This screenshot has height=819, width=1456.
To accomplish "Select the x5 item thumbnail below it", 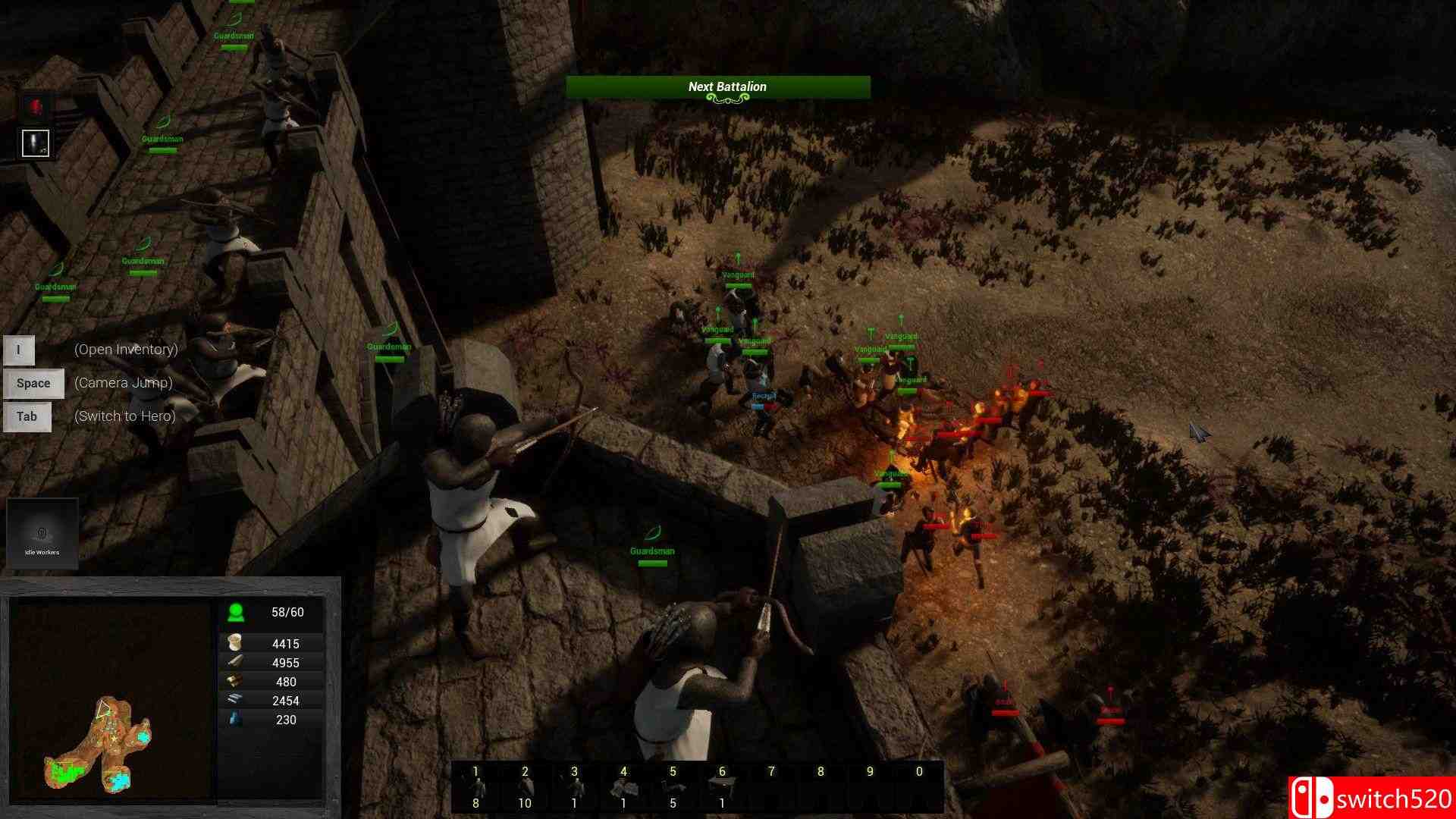I will [34, 143].
